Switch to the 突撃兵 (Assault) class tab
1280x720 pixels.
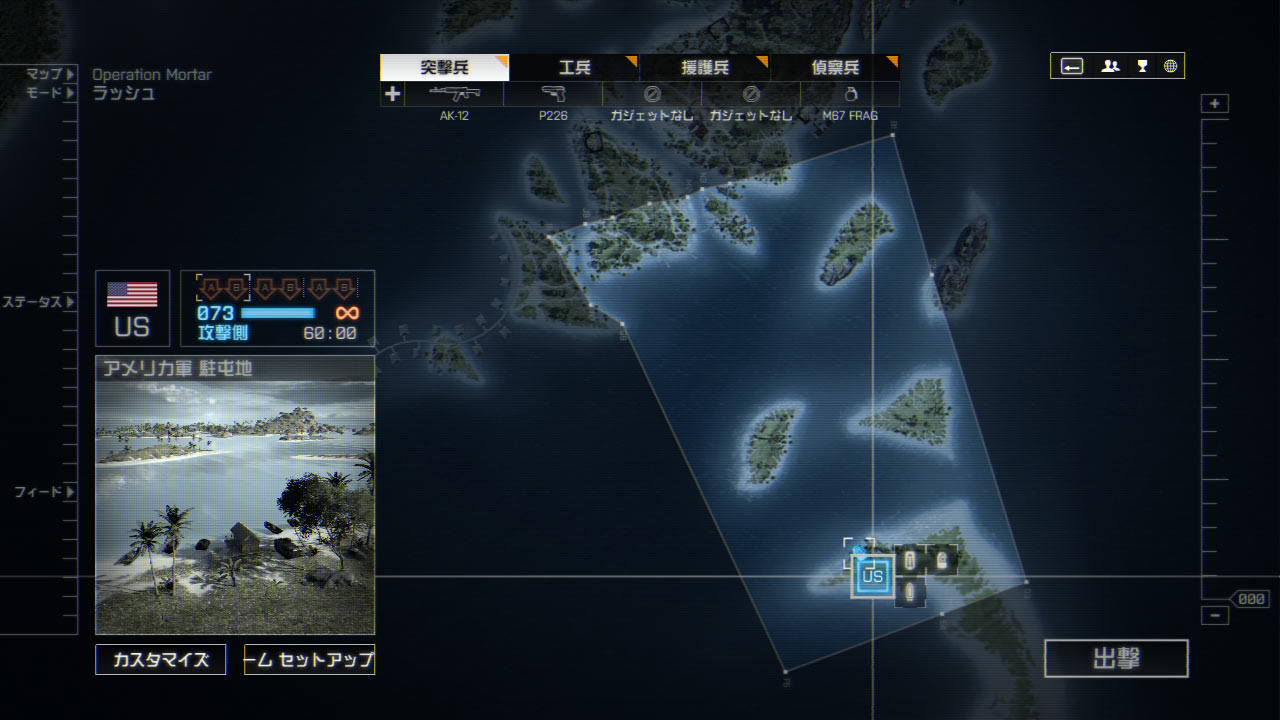coord(444,68)
